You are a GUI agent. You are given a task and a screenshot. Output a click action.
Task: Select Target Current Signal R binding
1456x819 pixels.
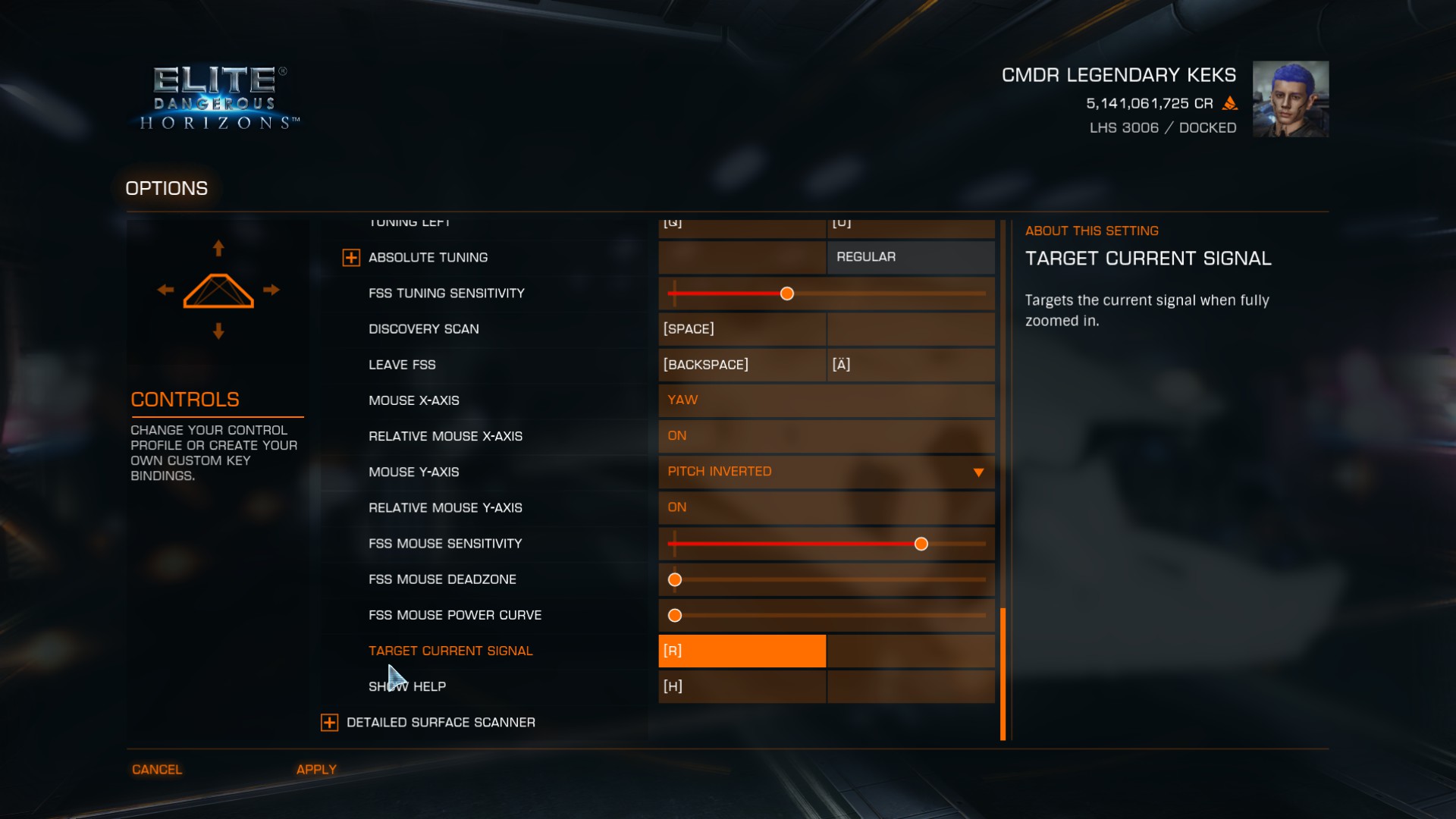coord(742,651)
